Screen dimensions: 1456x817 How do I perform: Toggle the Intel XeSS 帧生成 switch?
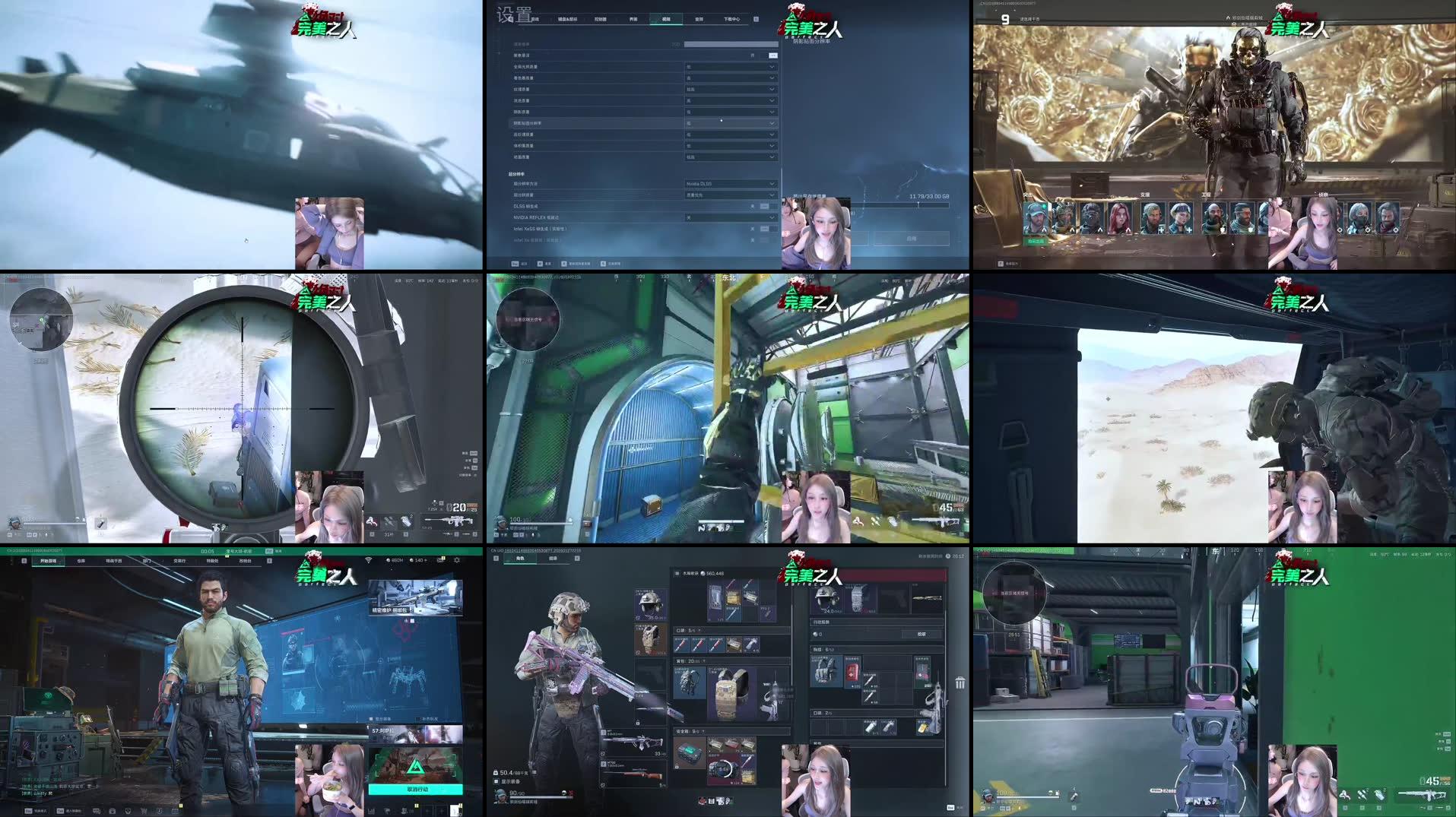(x=765, y=229)
